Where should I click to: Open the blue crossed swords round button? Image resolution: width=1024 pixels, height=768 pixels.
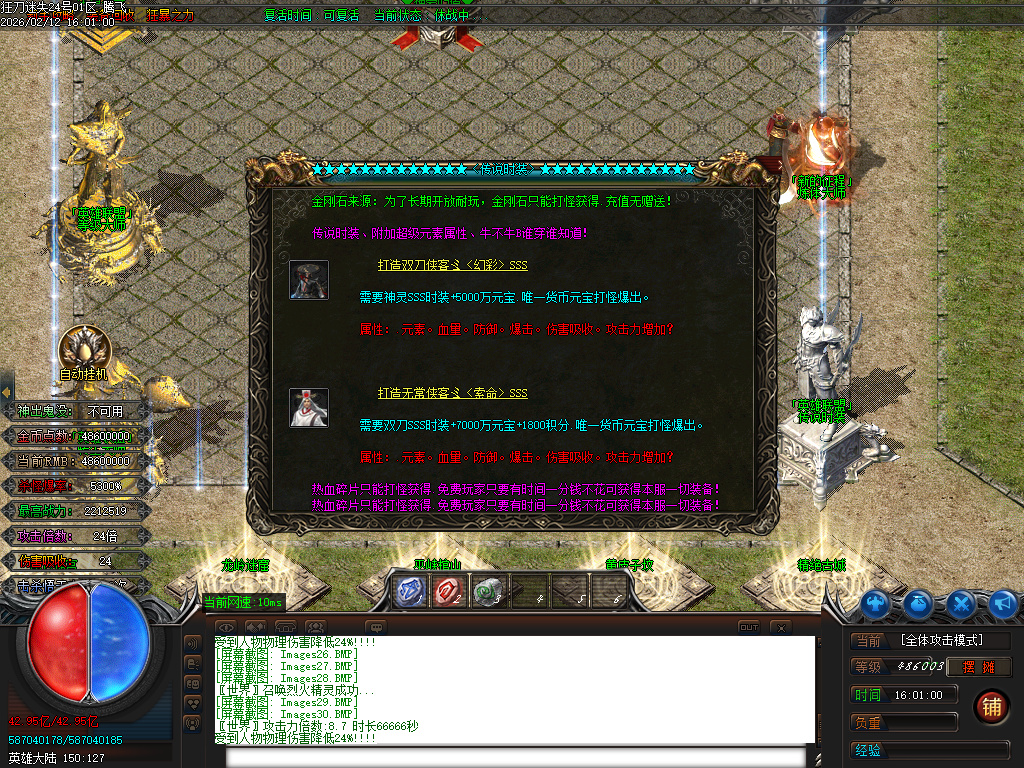[961, 603]
